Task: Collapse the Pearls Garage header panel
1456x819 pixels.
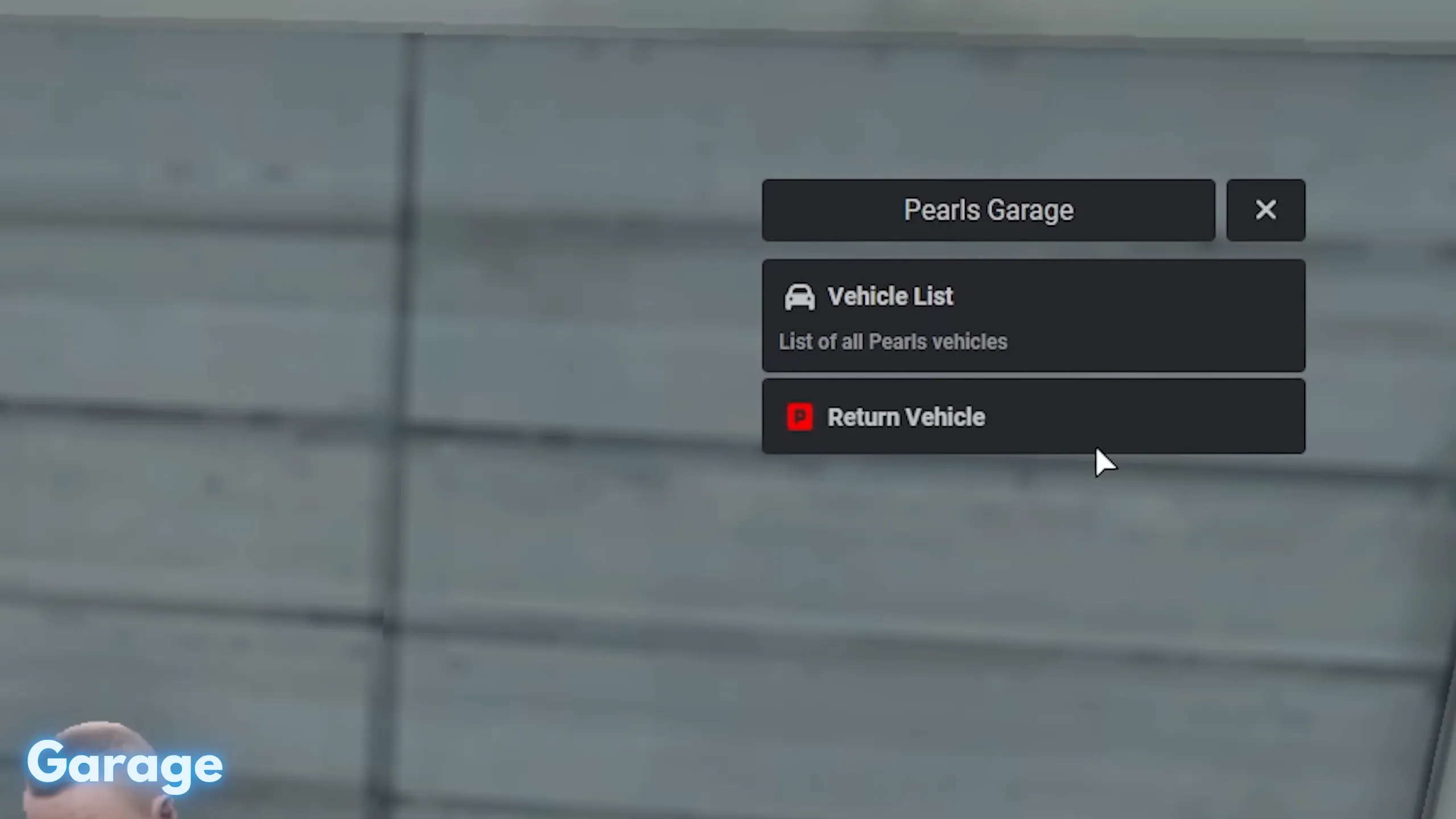Action: (988, 209)
